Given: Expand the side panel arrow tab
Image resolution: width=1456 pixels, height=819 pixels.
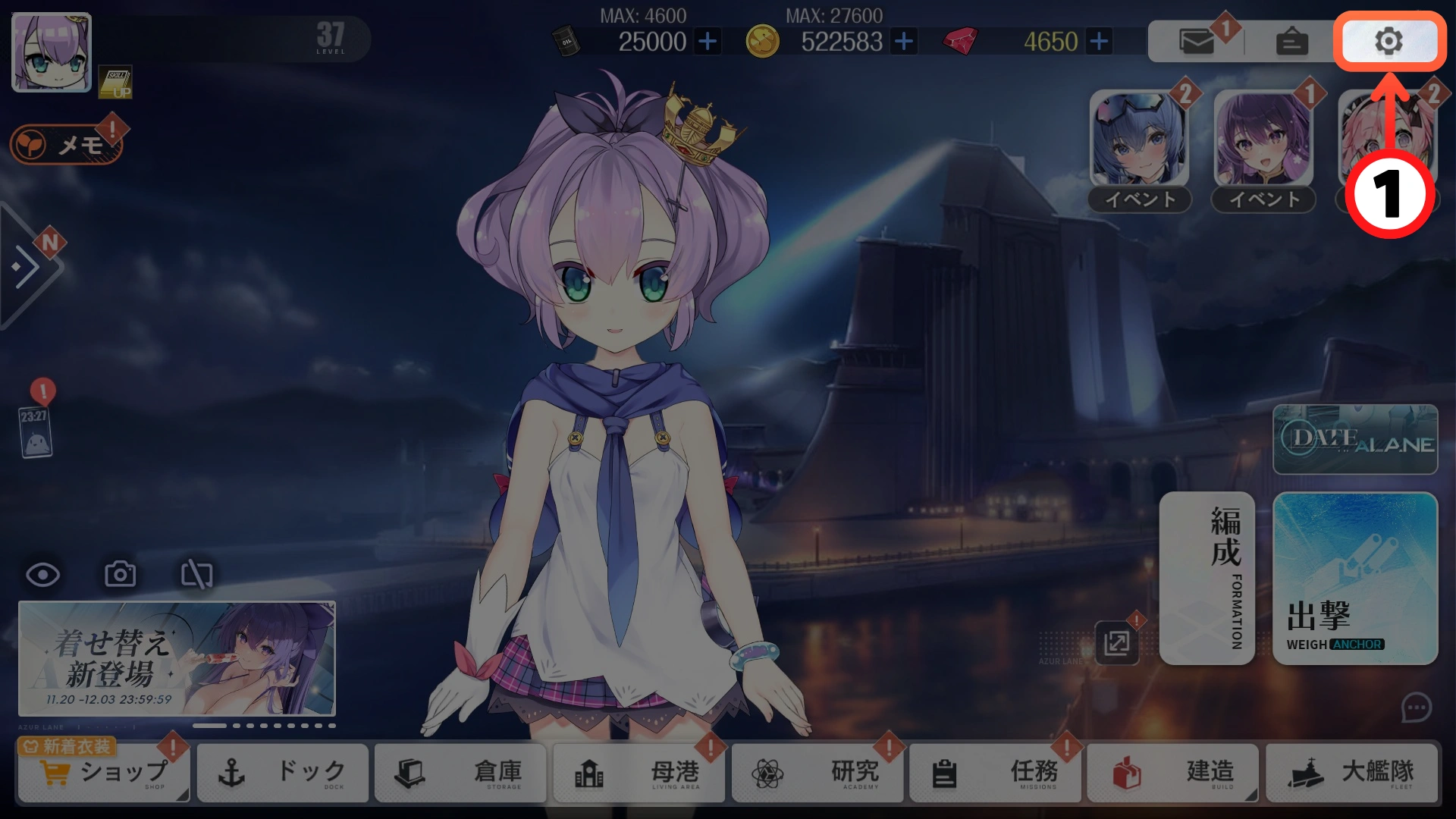Looking at the screenshot, I should (x=27, y=267).
